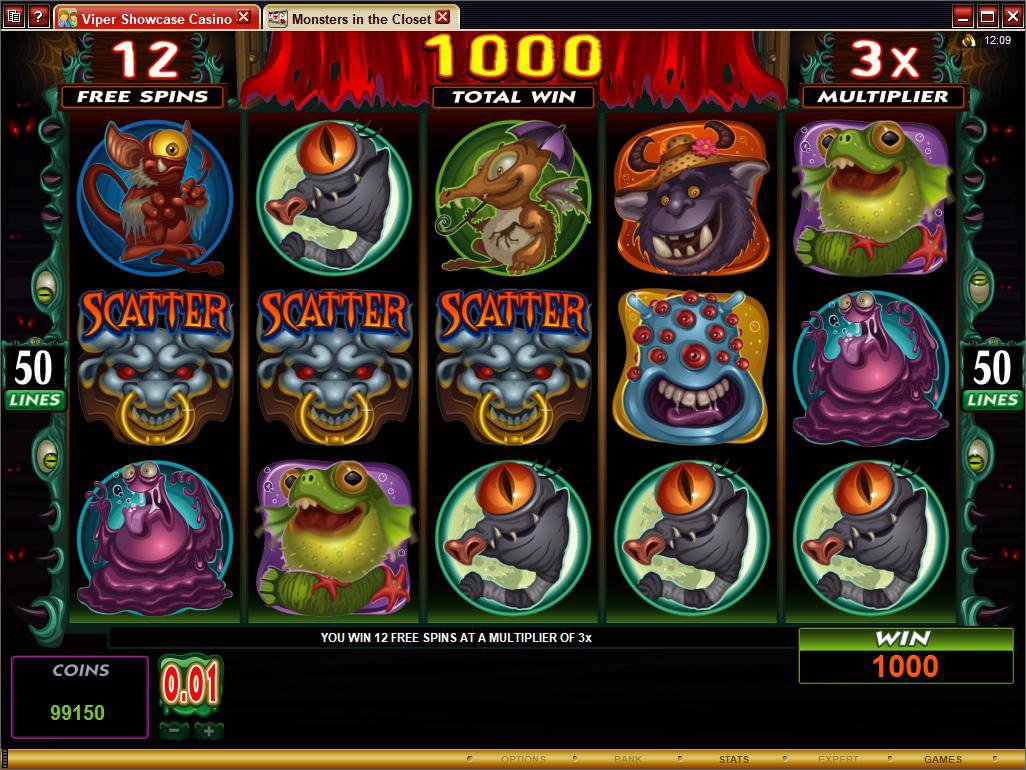Open the Options menu
This screenshot has width=1026, height=770.
(523, 760)
